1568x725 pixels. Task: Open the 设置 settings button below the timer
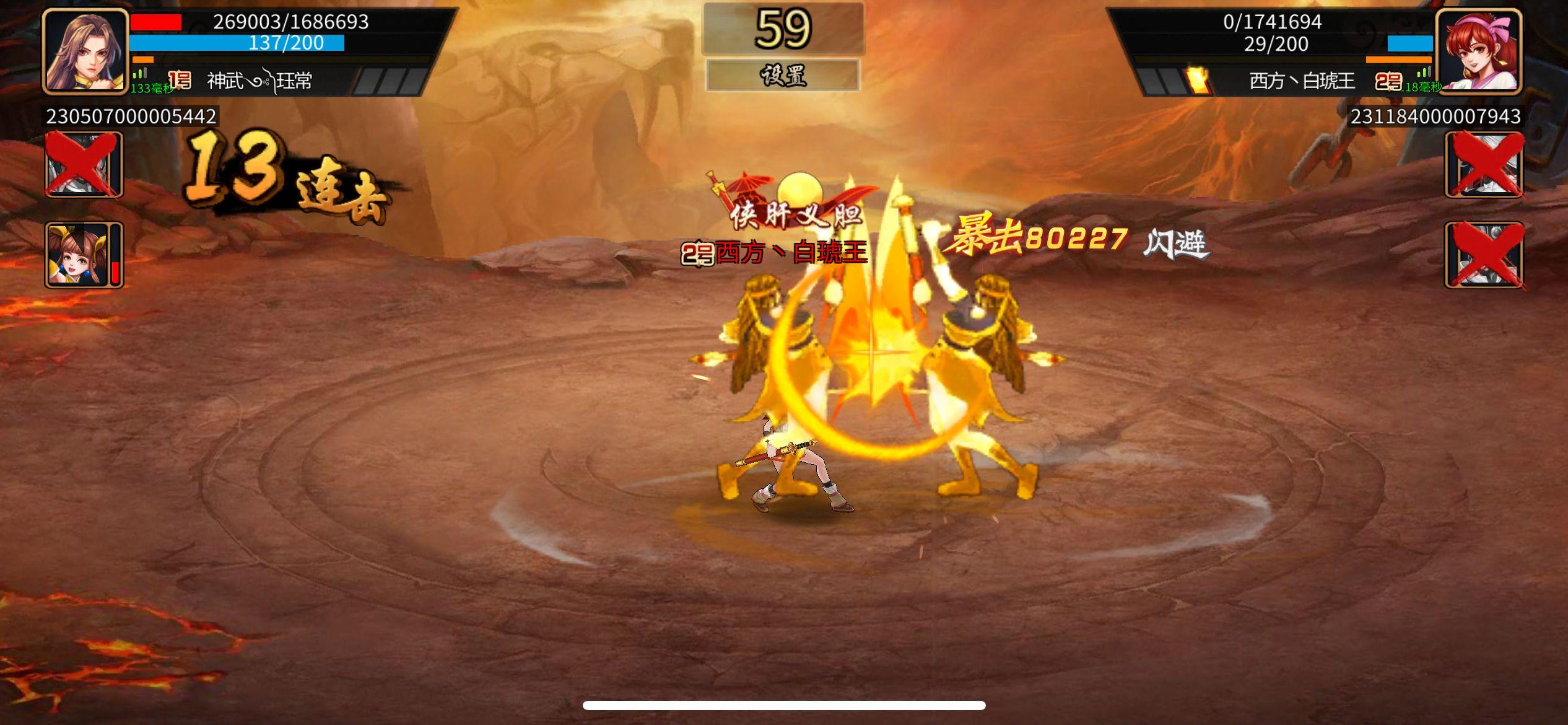784,76
